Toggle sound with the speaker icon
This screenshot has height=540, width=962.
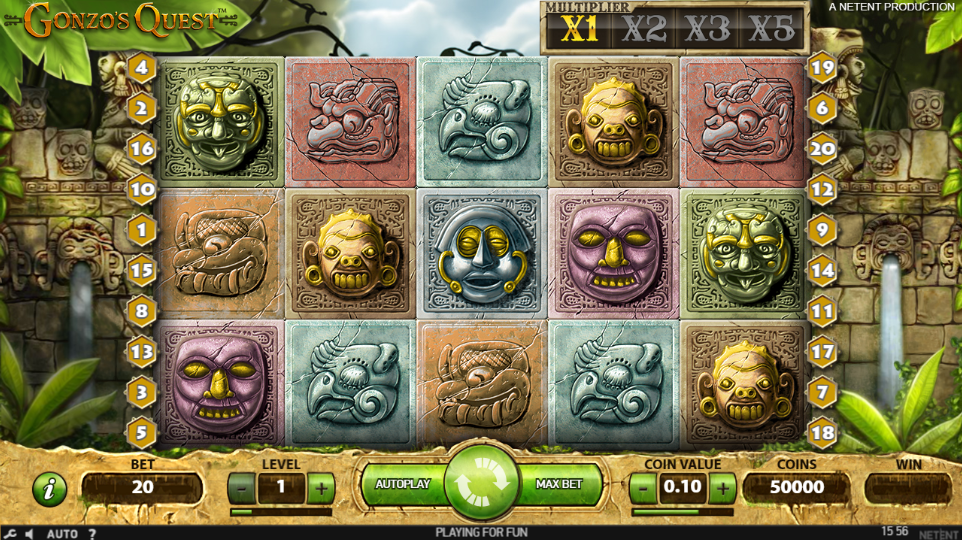click(x=29, y=533)
